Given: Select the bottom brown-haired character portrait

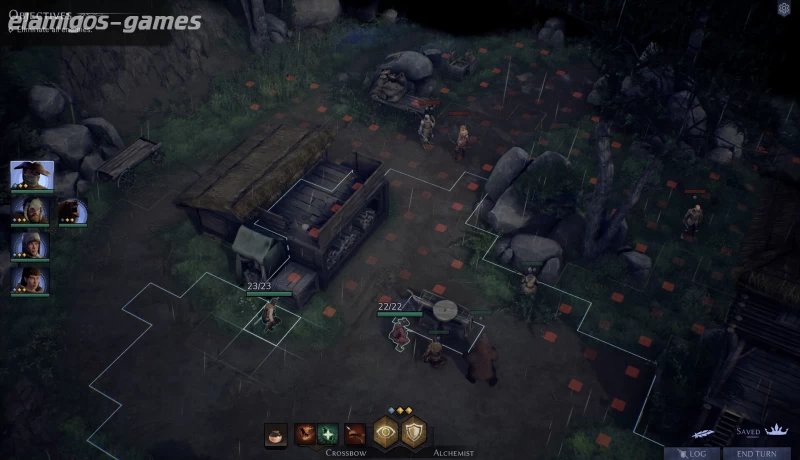Looking at the screenshot, I should (x=31, y=279).
